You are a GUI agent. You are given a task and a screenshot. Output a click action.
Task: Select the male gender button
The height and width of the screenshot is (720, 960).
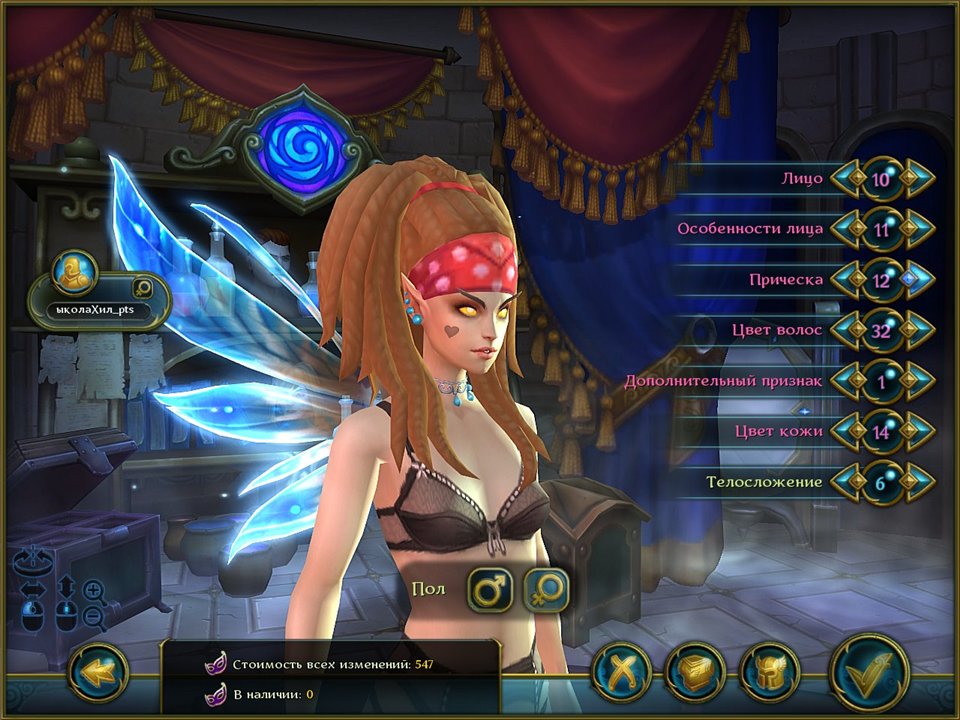click(490, 589)
